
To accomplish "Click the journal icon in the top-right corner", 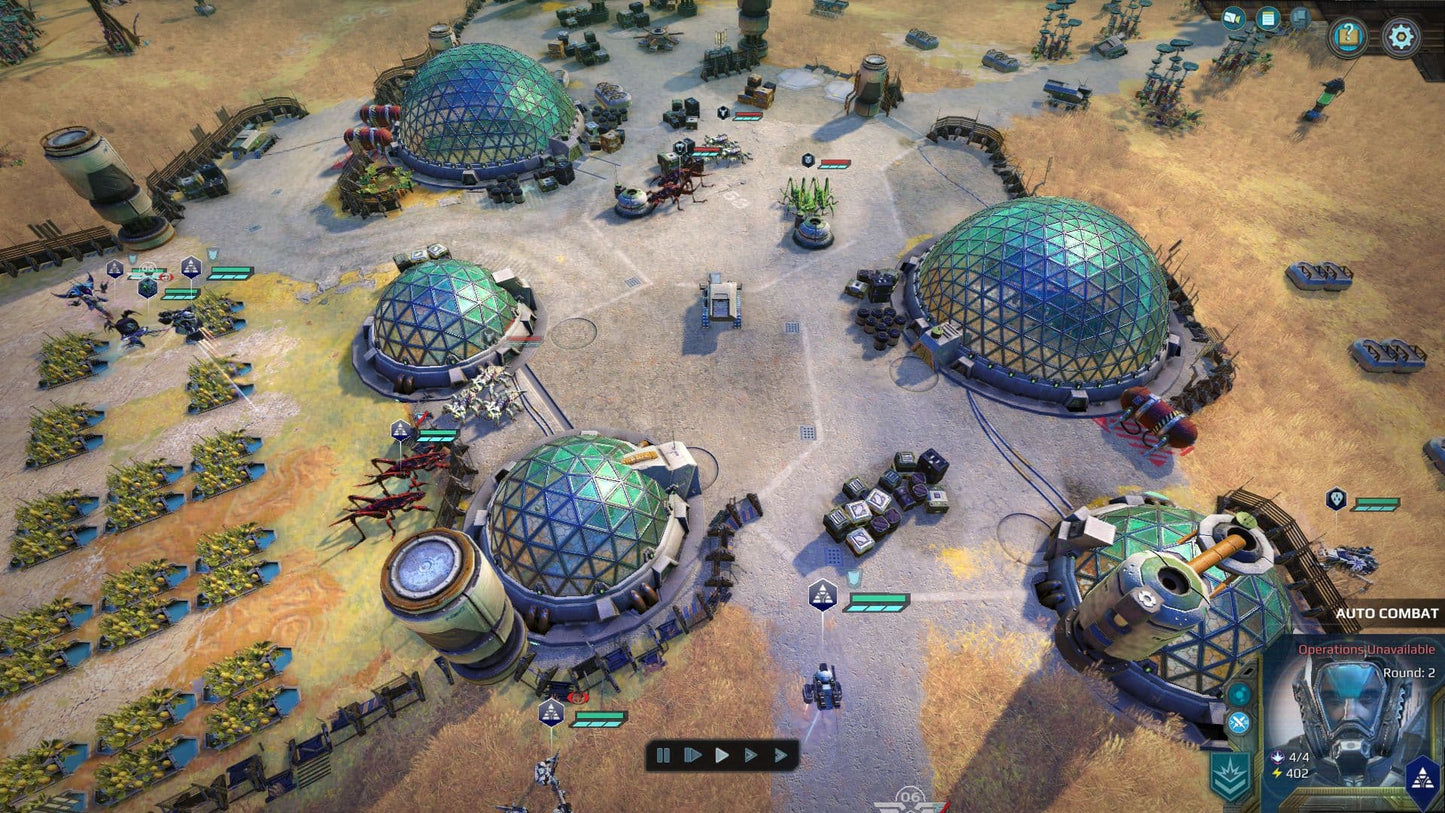I will (x=1269, y=18).
